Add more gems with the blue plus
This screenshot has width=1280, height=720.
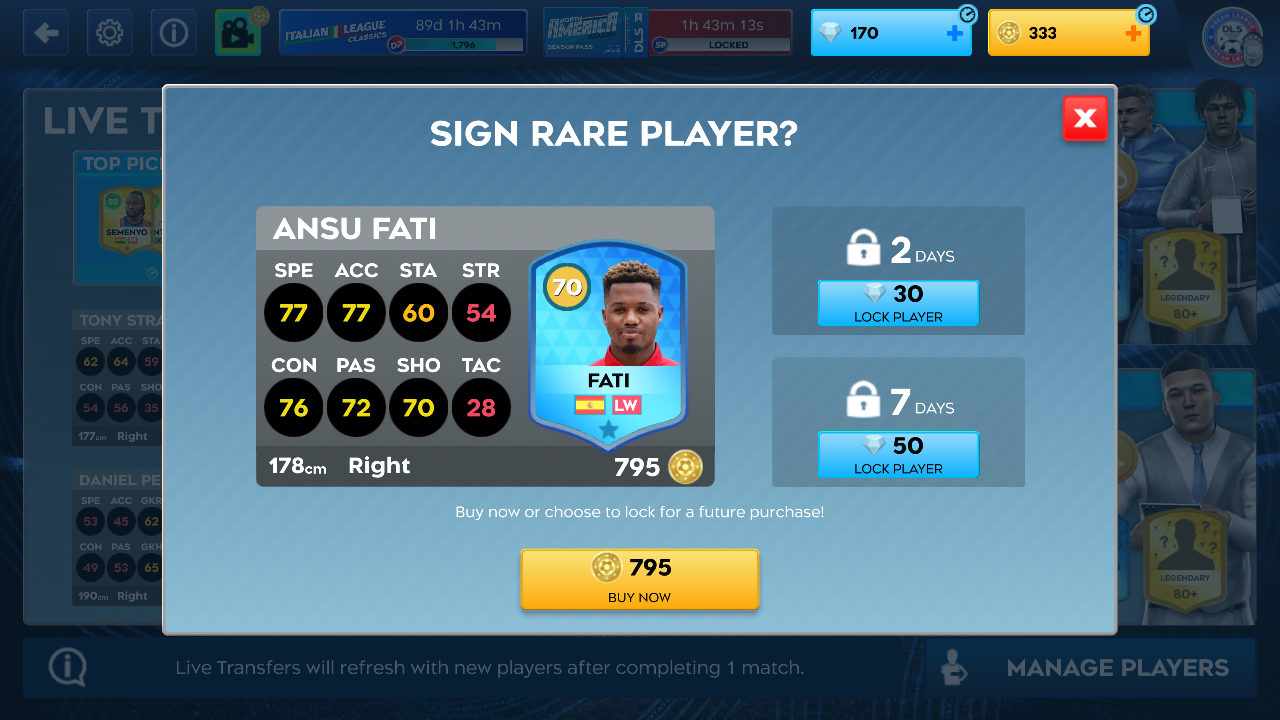pos(954,33)
